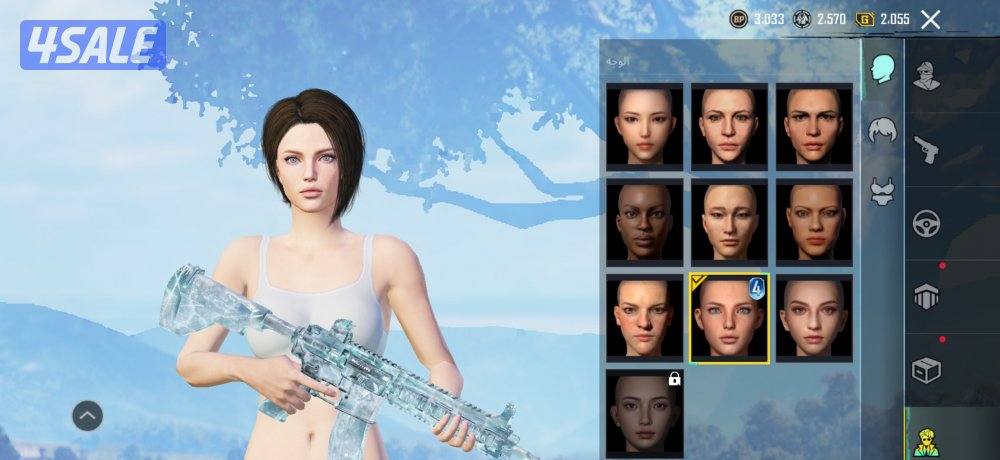Viewport: 1000px width, 460px height.
Task: Open the hairstyle category tab
Action: point(882,130)
